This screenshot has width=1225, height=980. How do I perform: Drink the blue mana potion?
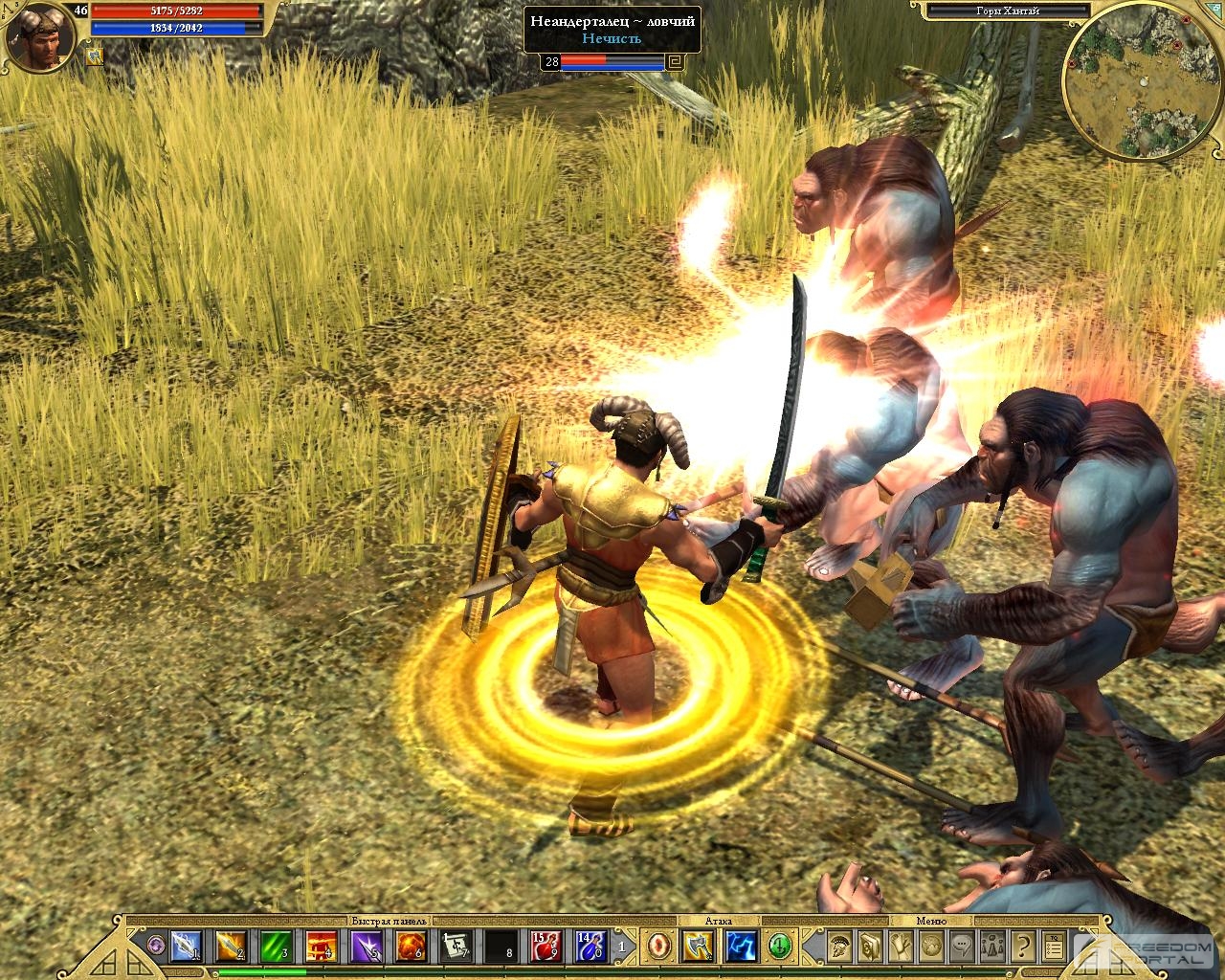pyautogui.click(x=590, y=947)
